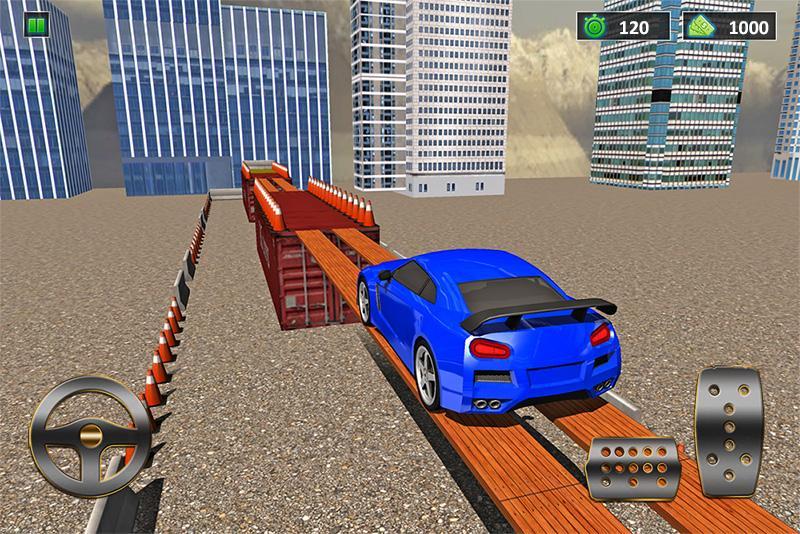Hit the wide brake pedal
The image size is (800, 534).
[634, 467]
